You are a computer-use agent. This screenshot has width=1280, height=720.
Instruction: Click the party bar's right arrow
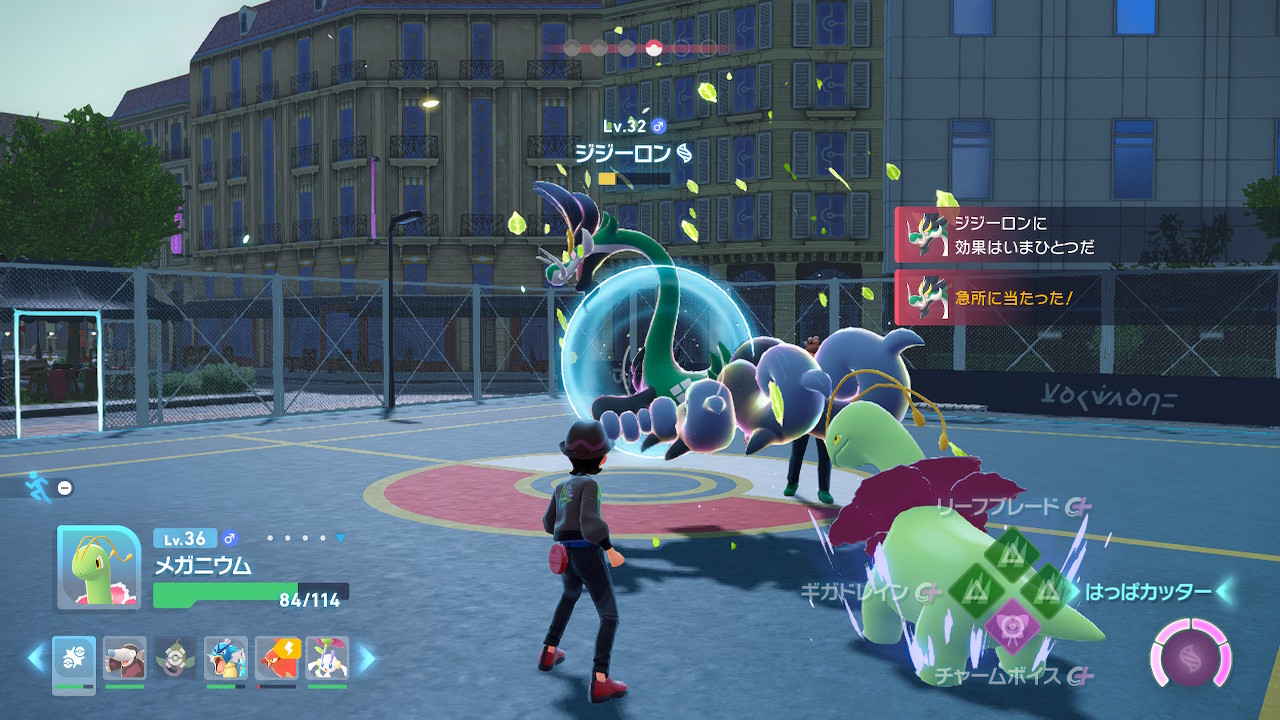click(366, 658)
